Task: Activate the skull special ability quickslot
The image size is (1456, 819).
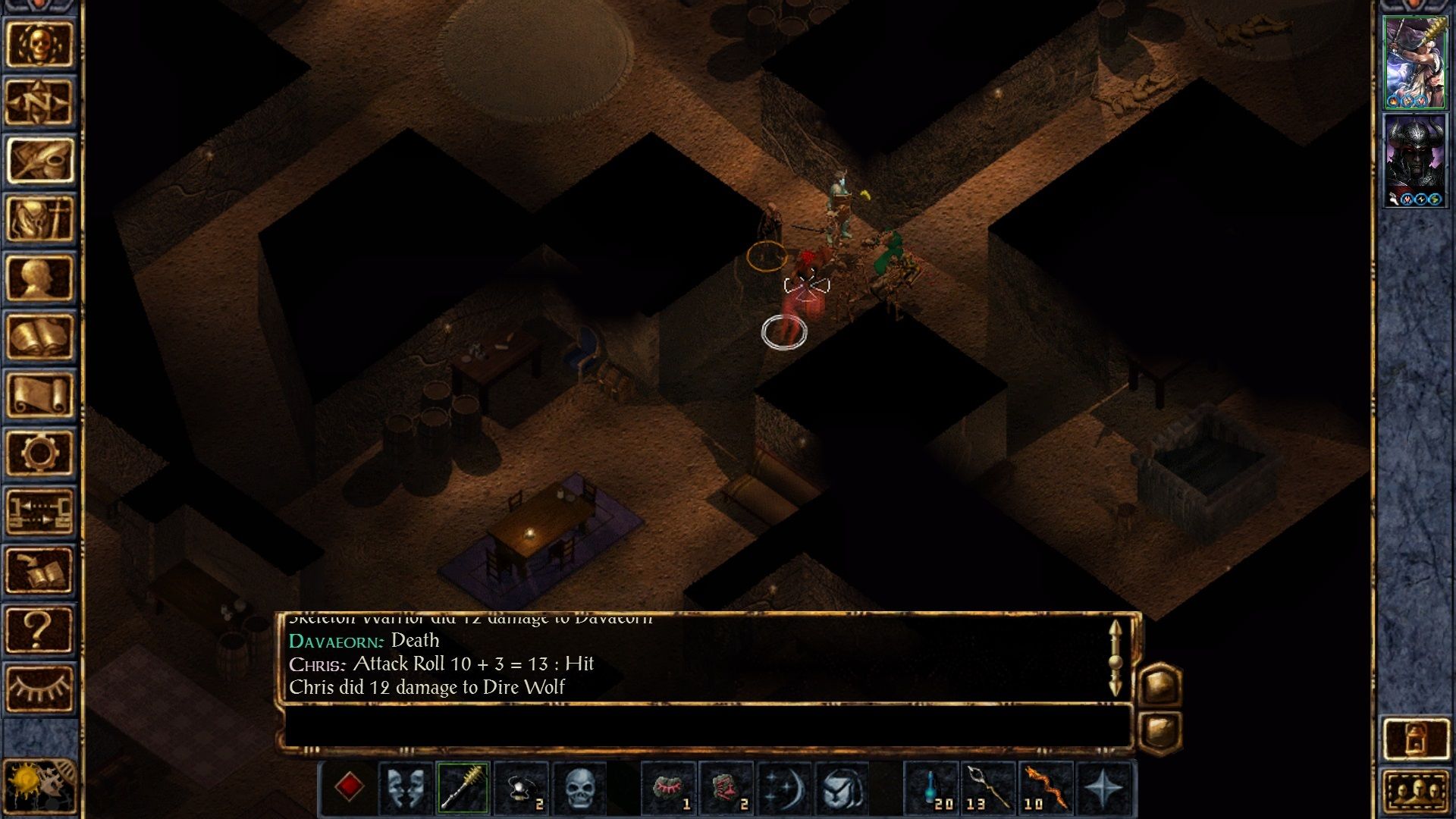Action: [580, 789]
